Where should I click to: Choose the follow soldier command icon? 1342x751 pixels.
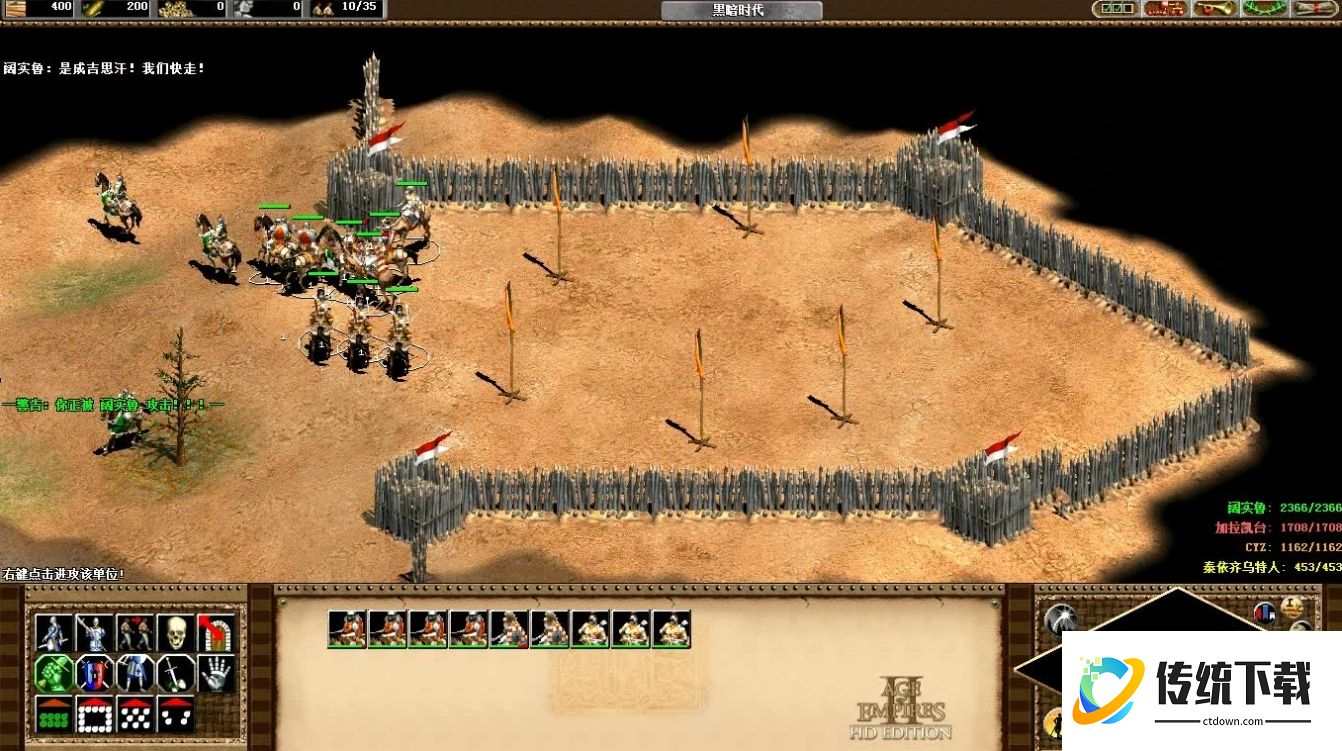tap(135, 673)
